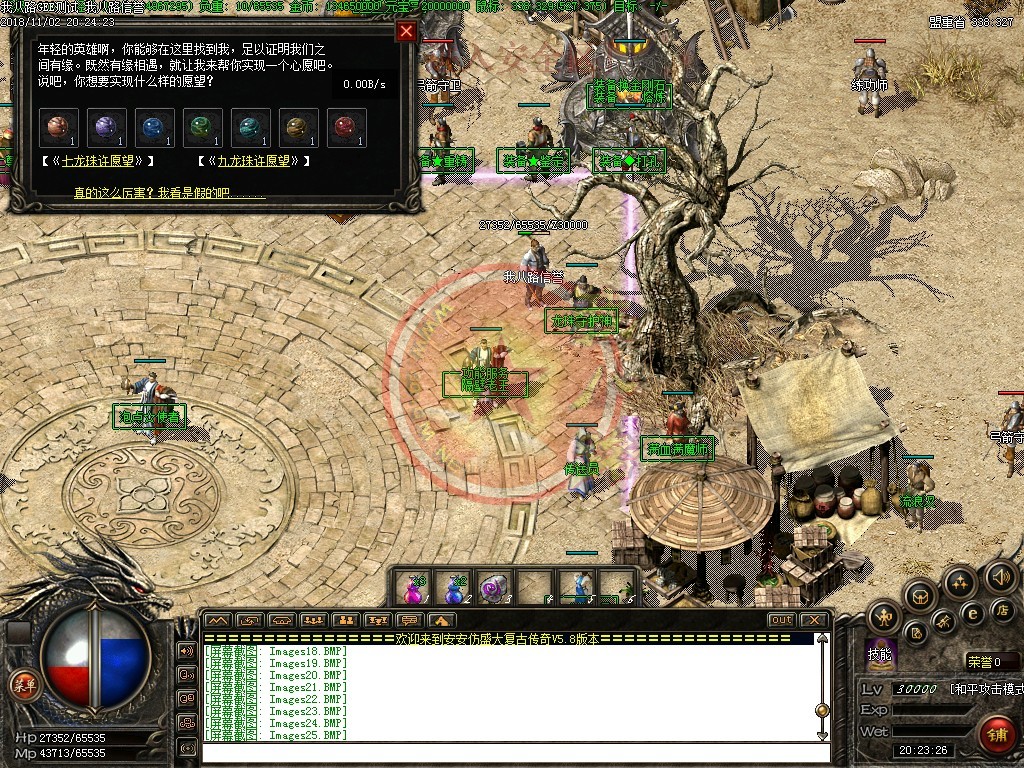Use the blue potion in hotbar slot 2
The image size is (1024, 768).
tap(454, 588)
